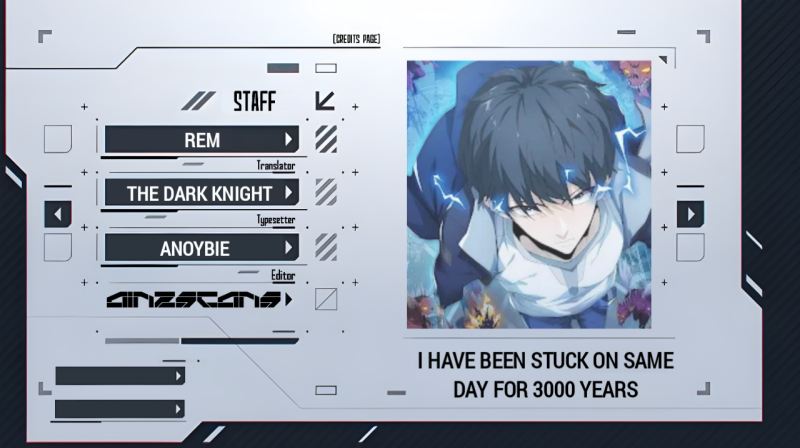Click the diagonal arrow beside STAFF
This screenshot has width=800, height=448.
(325, 101)
